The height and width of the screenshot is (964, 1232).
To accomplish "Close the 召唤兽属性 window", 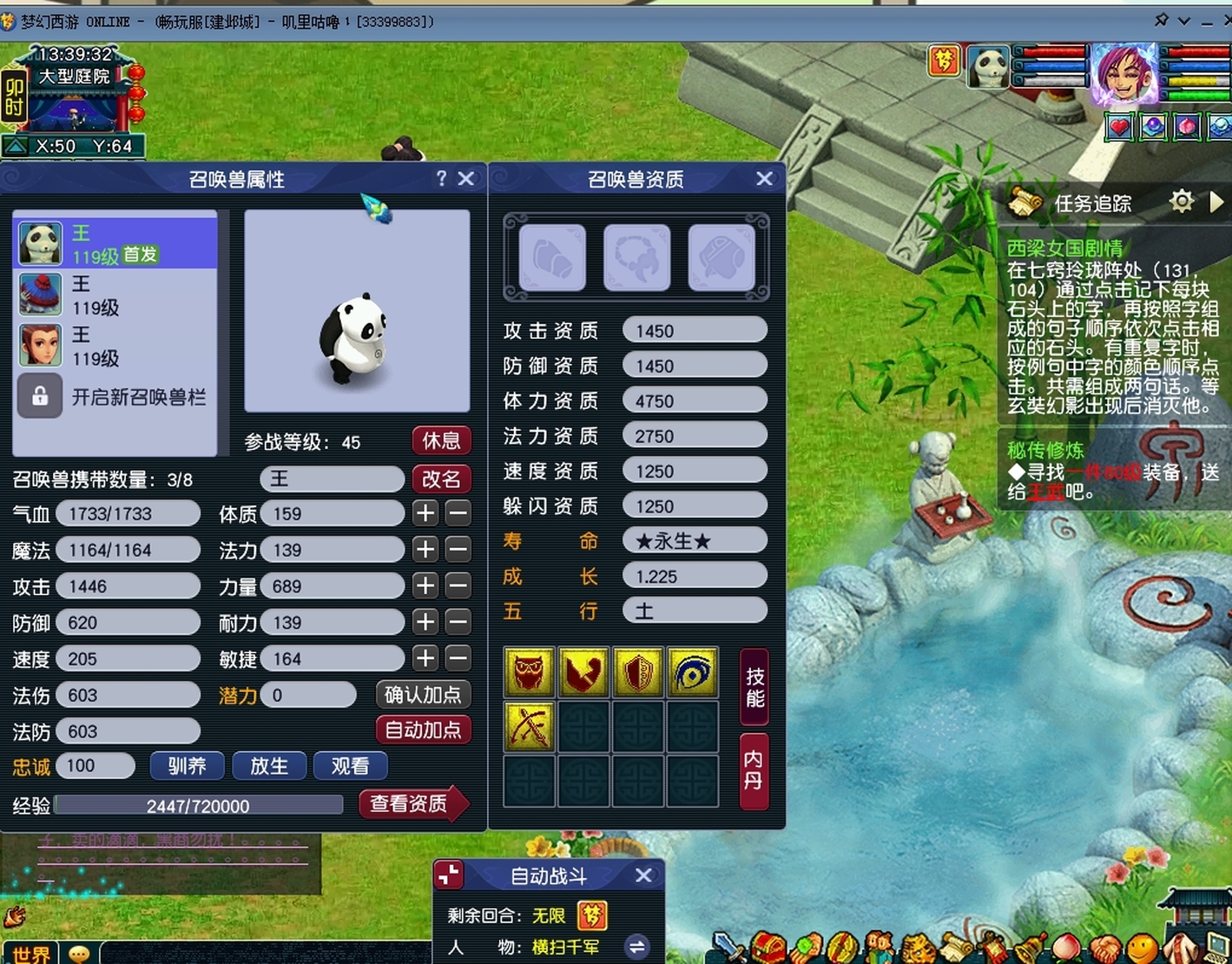I will click(466, 179).
